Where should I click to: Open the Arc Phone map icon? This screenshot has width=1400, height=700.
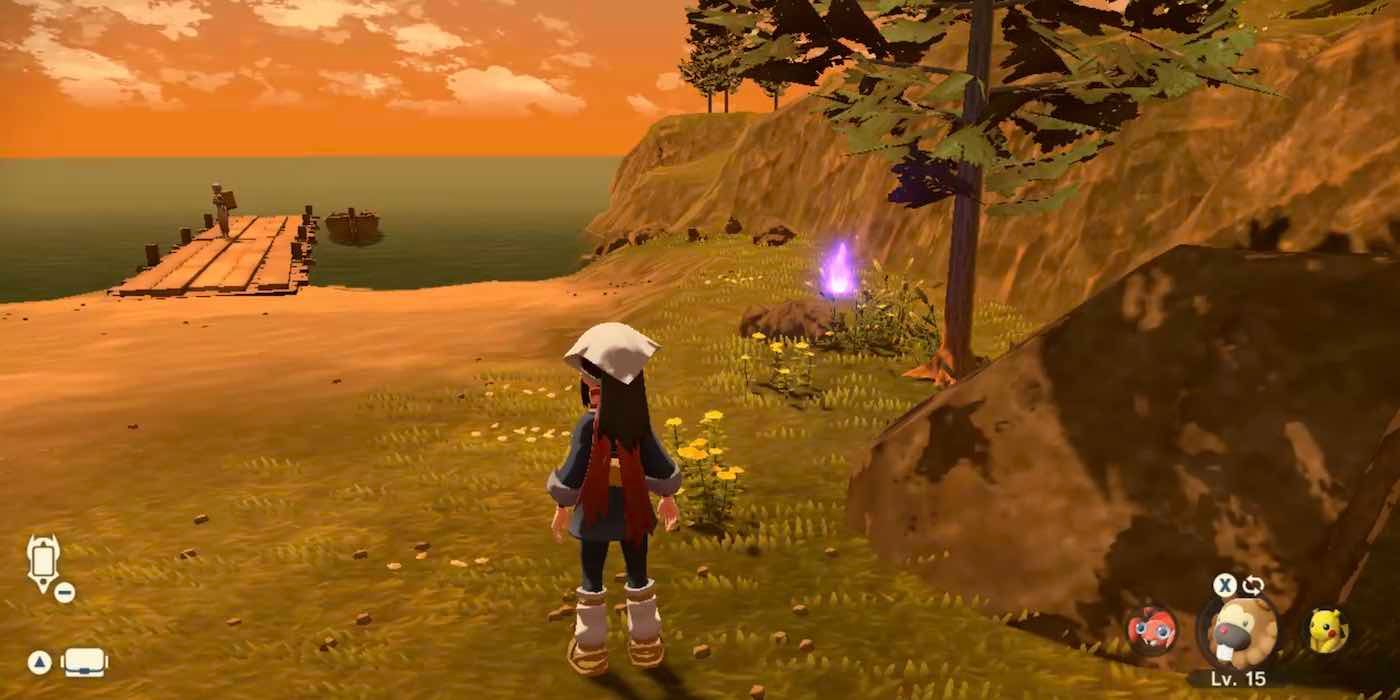43,561
